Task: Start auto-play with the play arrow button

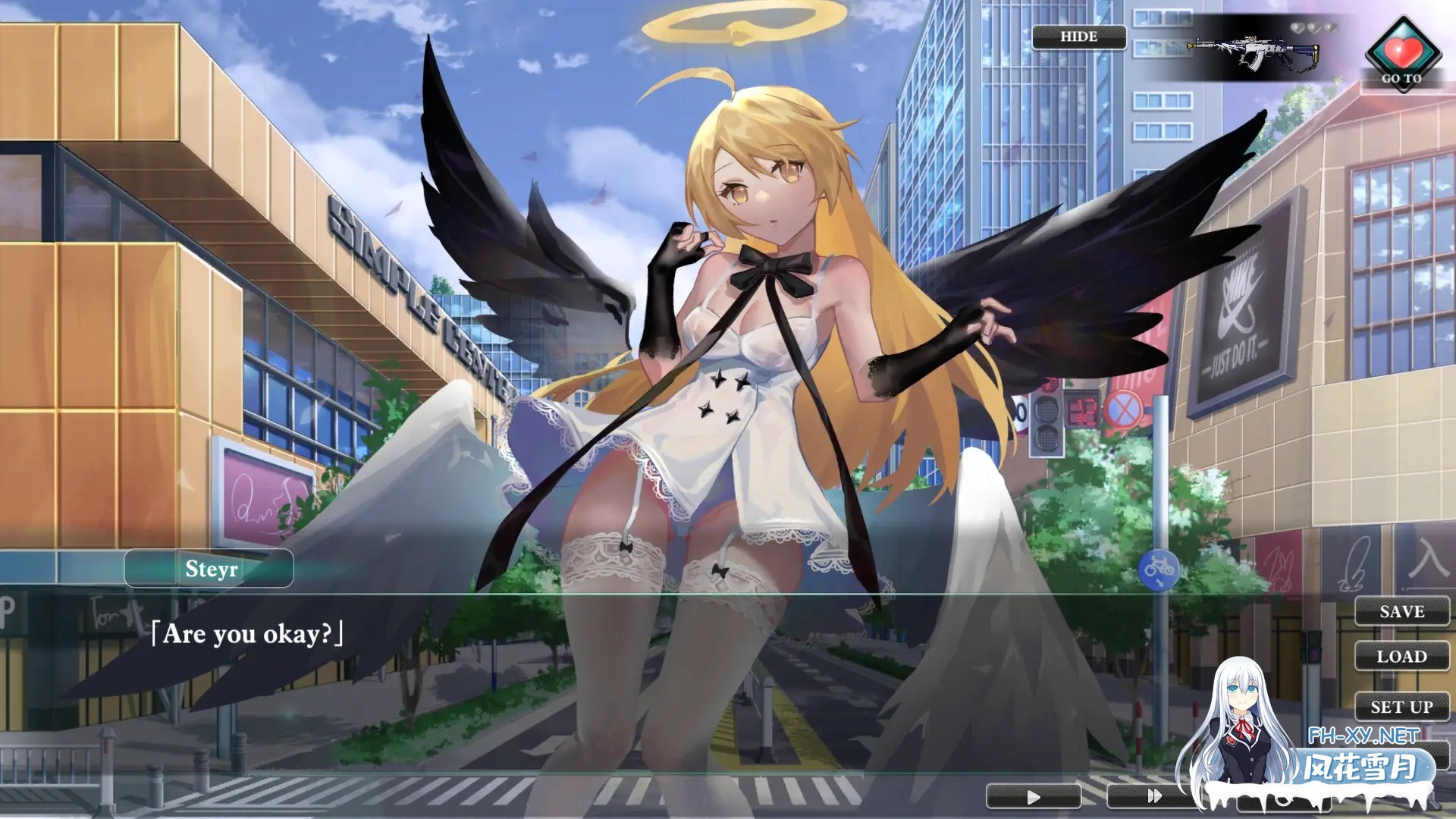Action: (x=1033, y=796)
